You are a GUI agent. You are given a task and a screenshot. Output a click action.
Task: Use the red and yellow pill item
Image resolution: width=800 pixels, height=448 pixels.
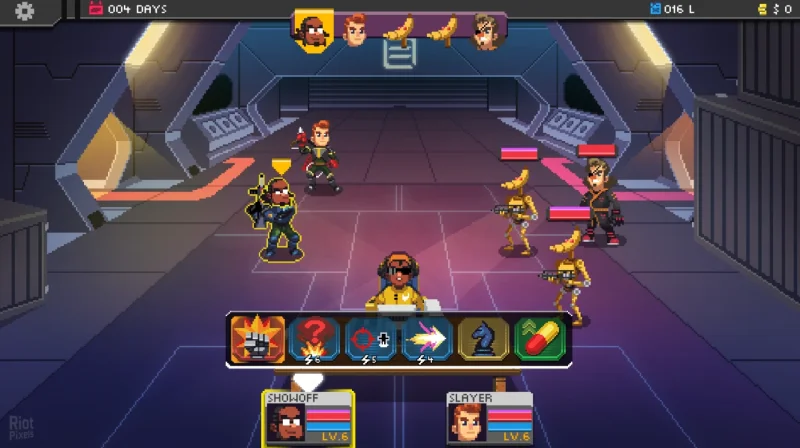point(540,339)
